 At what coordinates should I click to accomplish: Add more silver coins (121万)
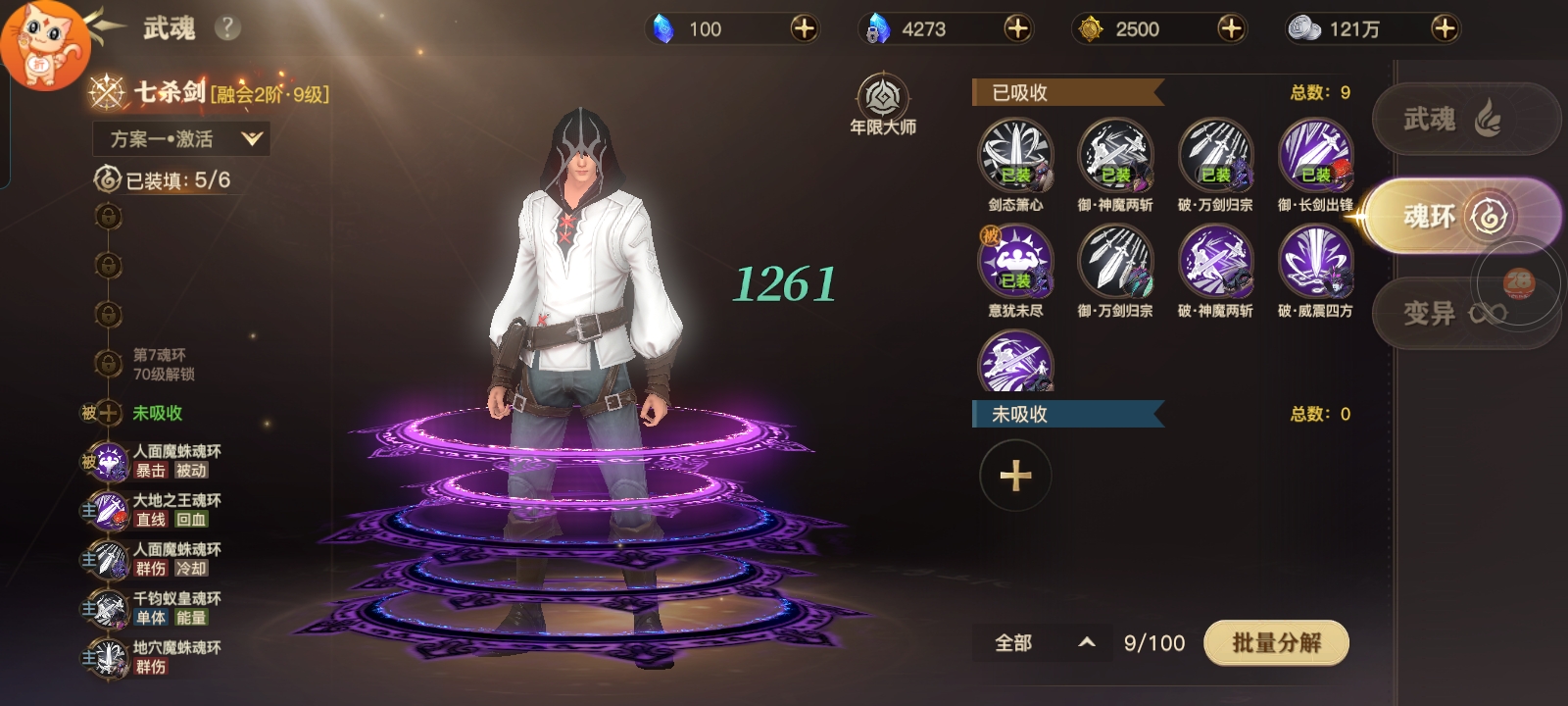[x=1444, y=28]
